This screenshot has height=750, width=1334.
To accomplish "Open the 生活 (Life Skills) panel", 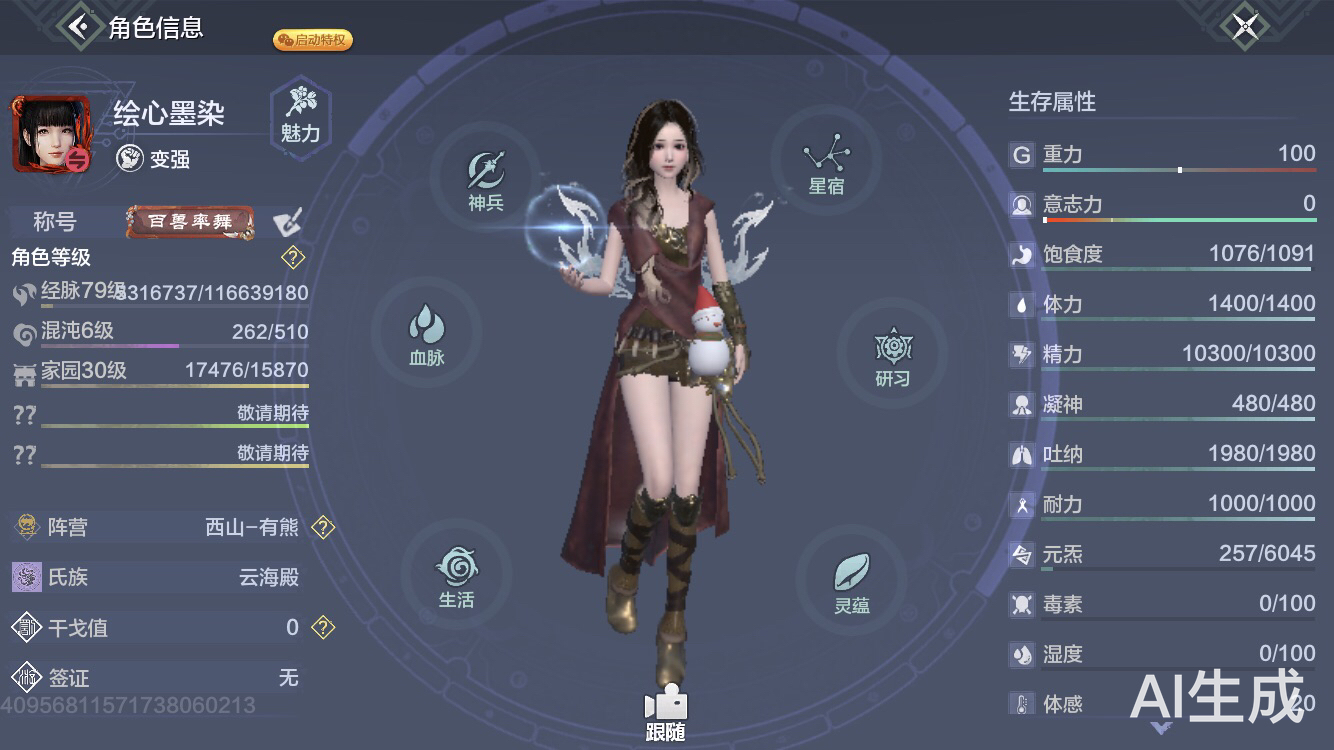I will coord(458,575).
